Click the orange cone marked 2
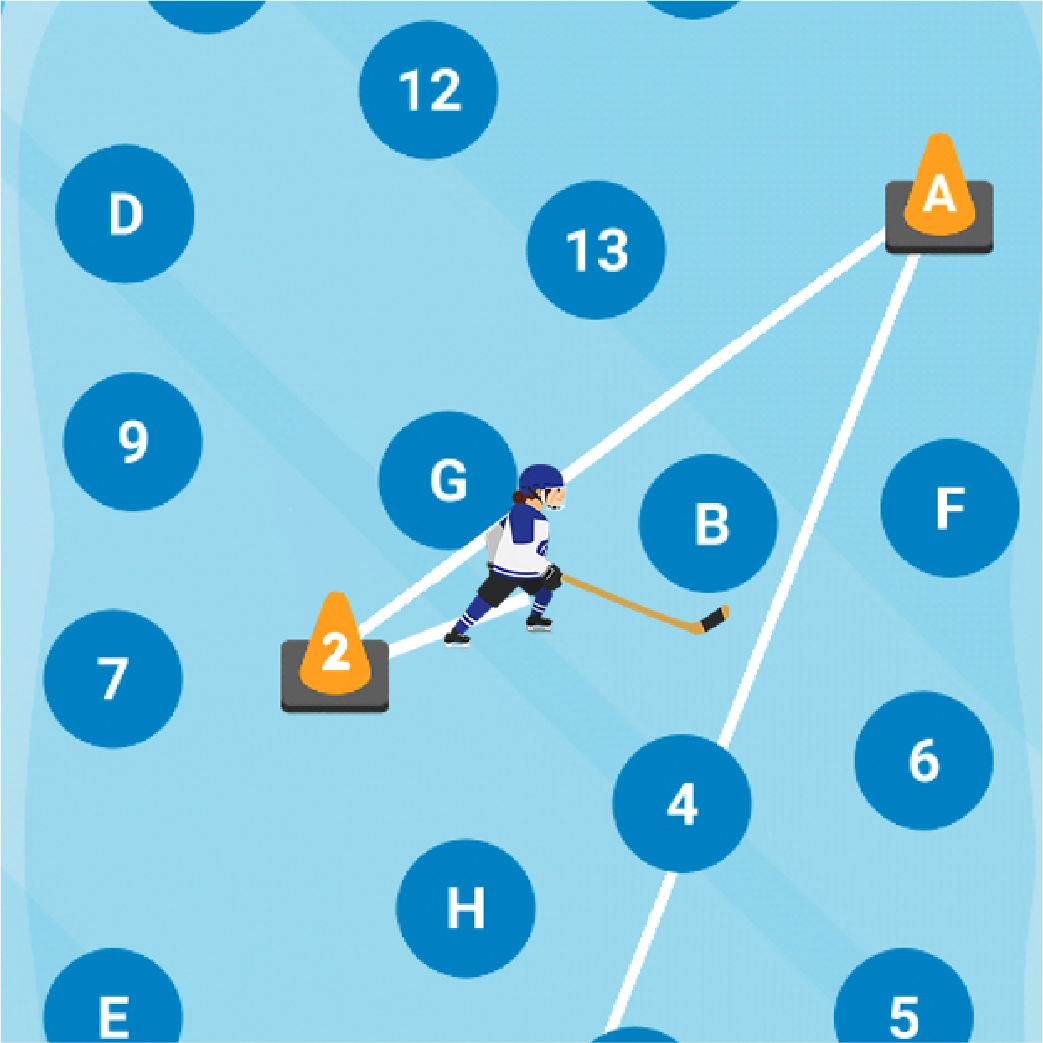The width and height of the screenshot is (1043, 1043). coord(335,650)
